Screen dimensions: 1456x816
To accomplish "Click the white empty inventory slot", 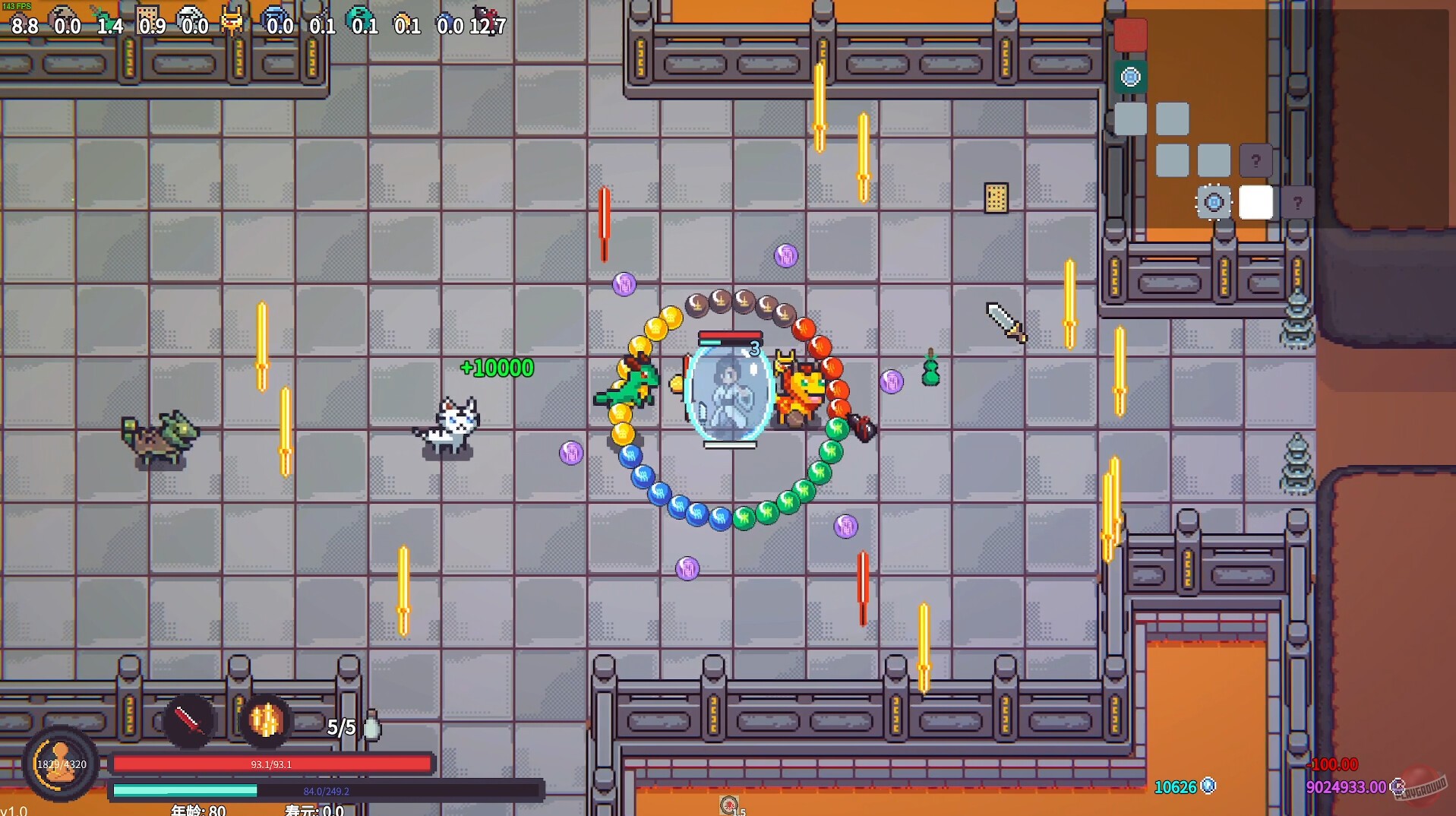I will pos(1257,202).
